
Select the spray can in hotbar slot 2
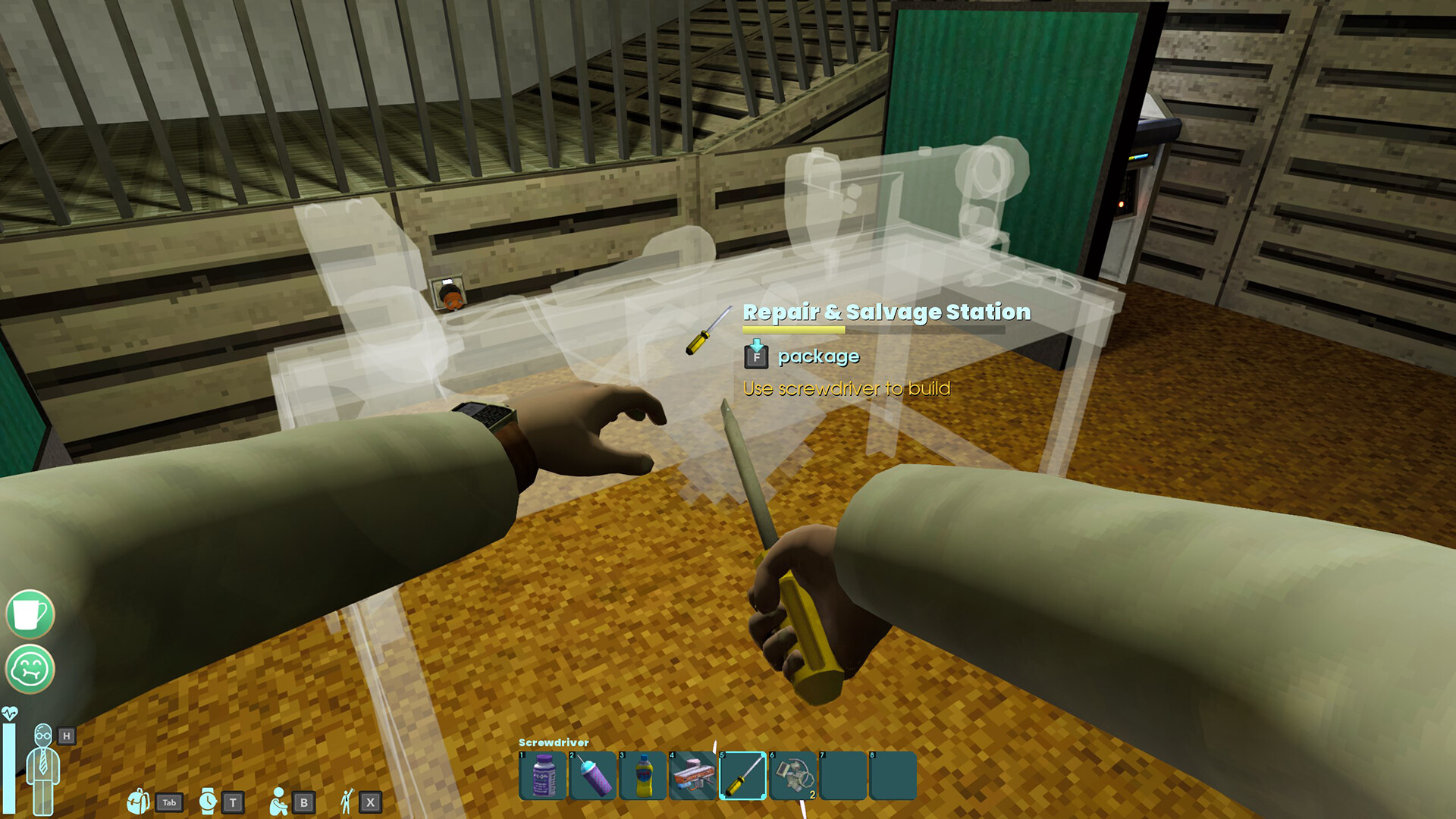[x=592, y=773]
